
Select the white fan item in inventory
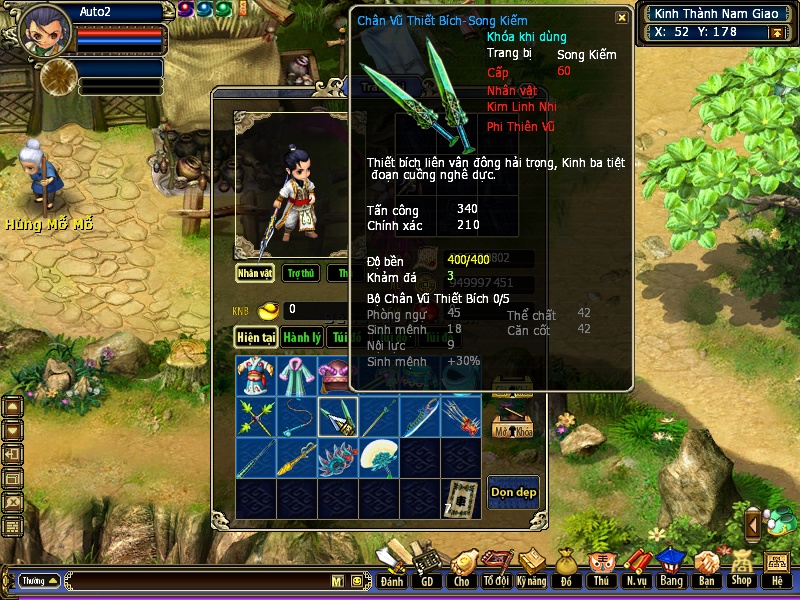pos(379,458)
